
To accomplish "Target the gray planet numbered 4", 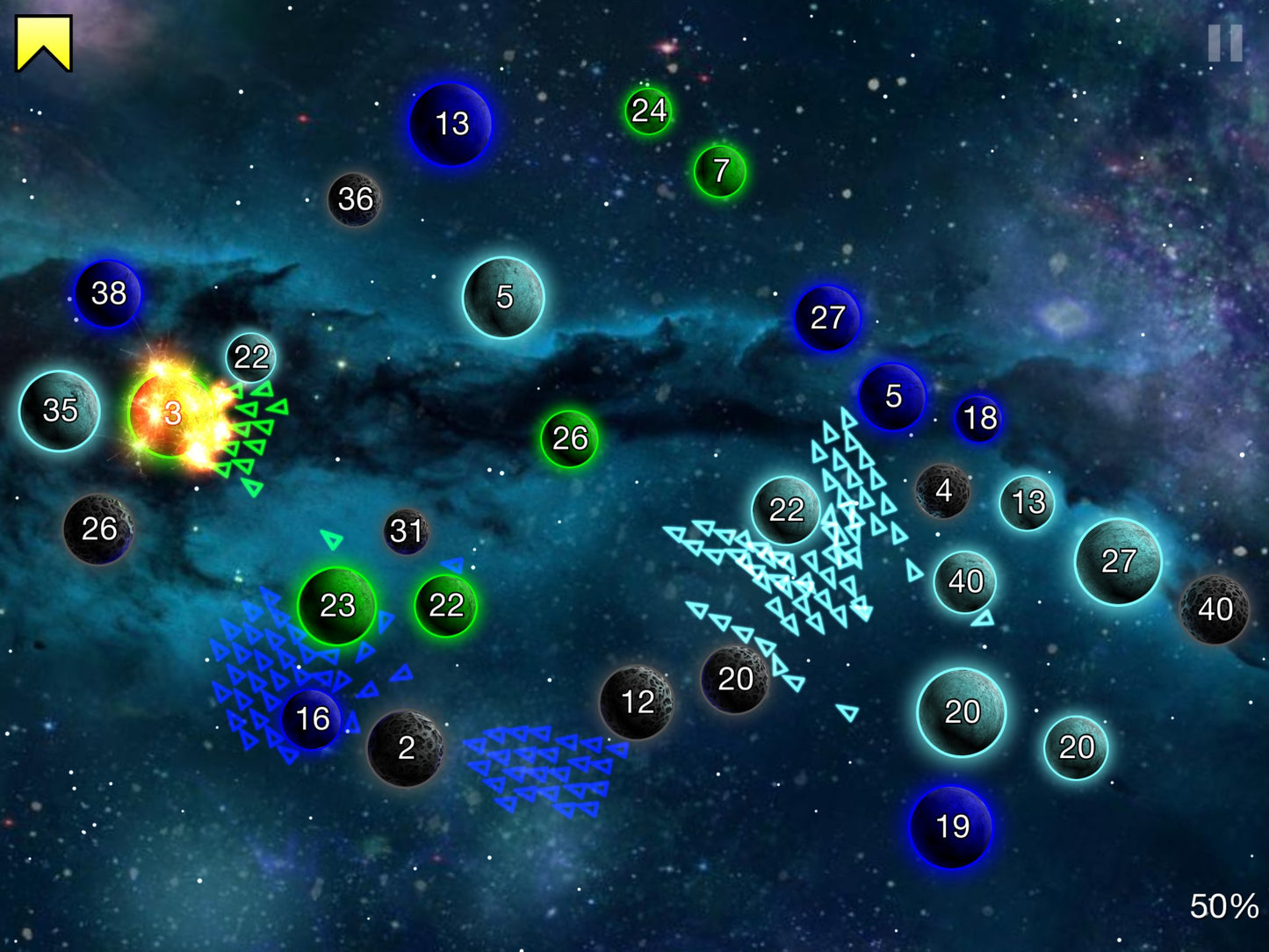I will (942, 490).
